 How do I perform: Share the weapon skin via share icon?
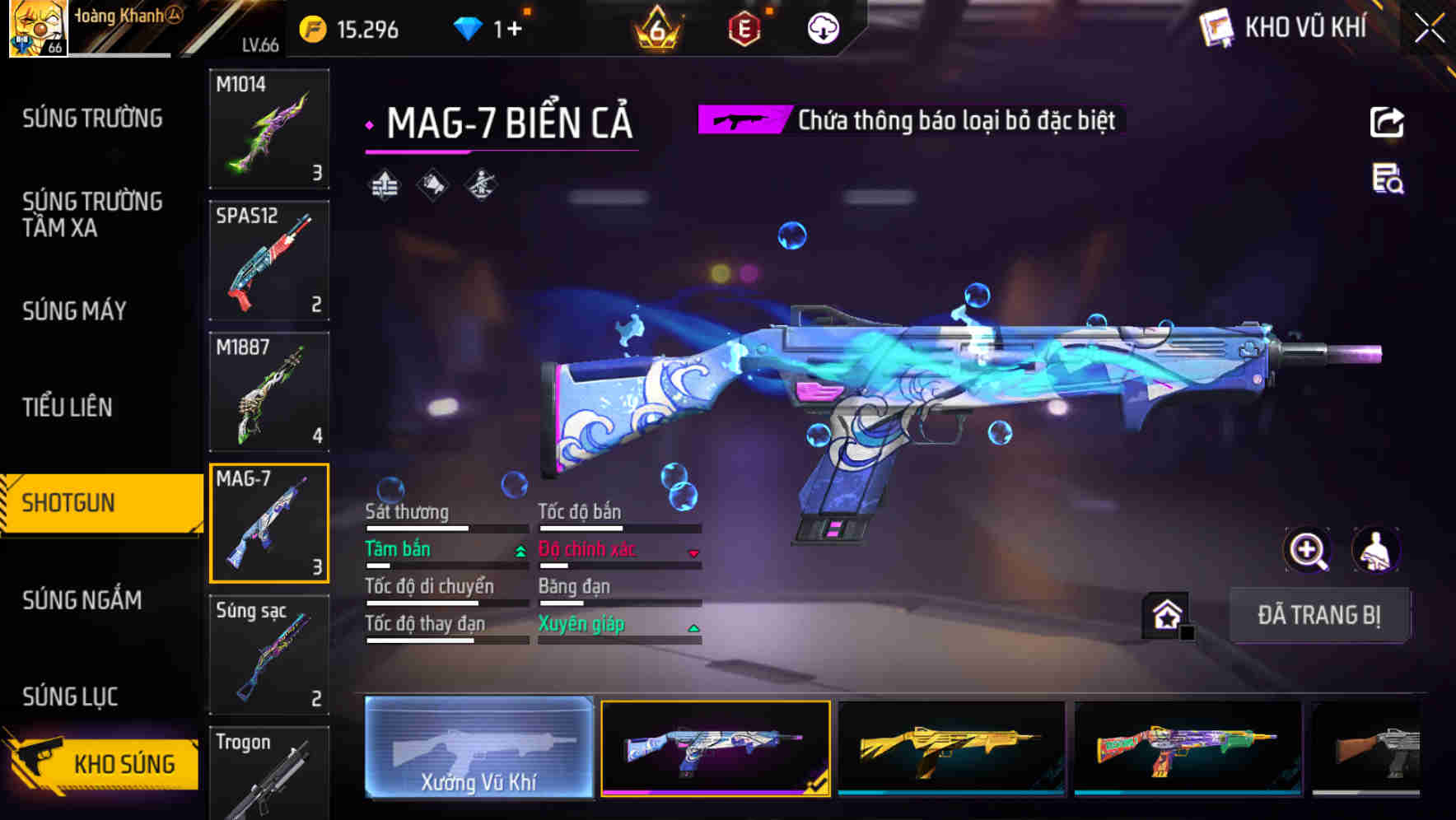tap(1387, 123)
